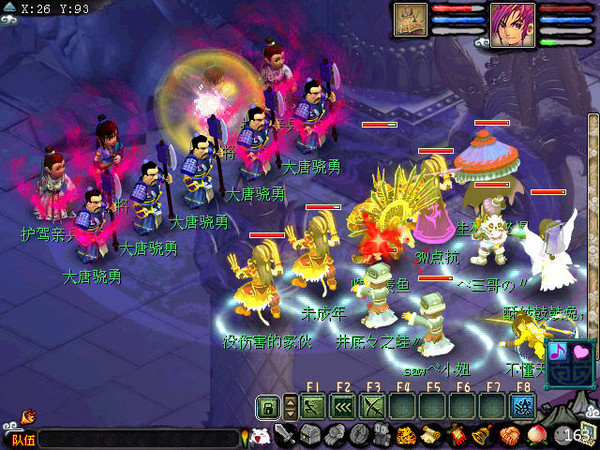
Task: Toggle the hotbar lock button
Action: (x=267, y=406)
